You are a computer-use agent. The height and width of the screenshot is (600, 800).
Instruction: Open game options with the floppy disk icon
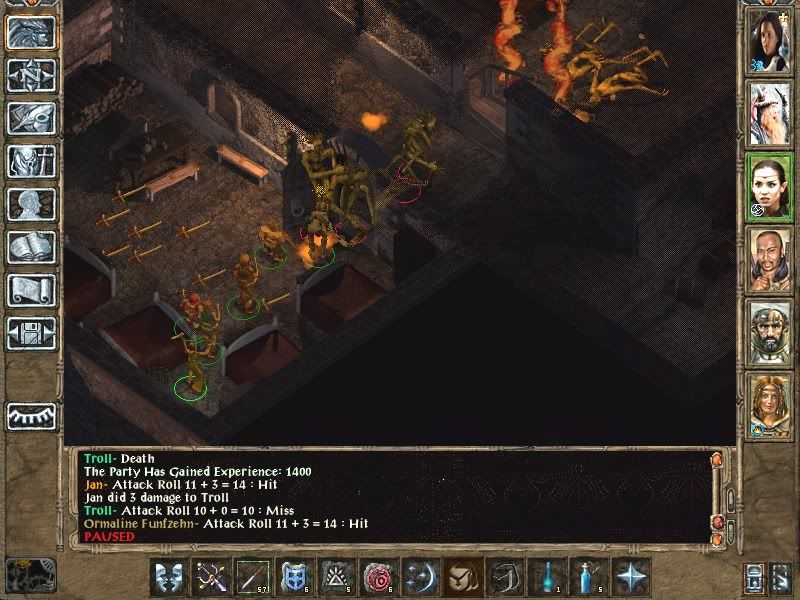click(x=31, y=333)
